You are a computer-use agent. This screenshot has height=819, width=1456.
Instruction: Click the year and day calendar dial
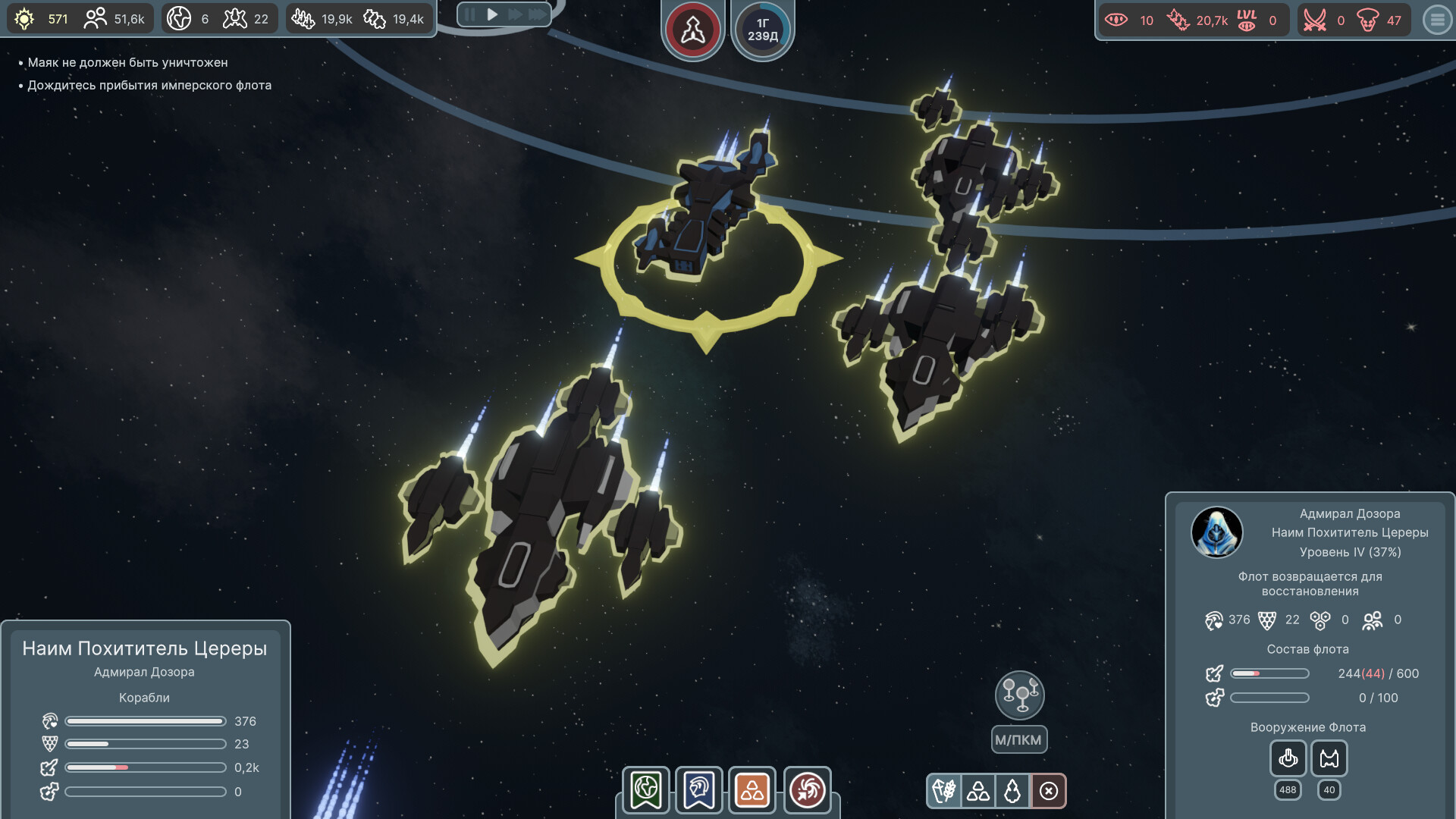pyautogui.click(x=763, y=30)
